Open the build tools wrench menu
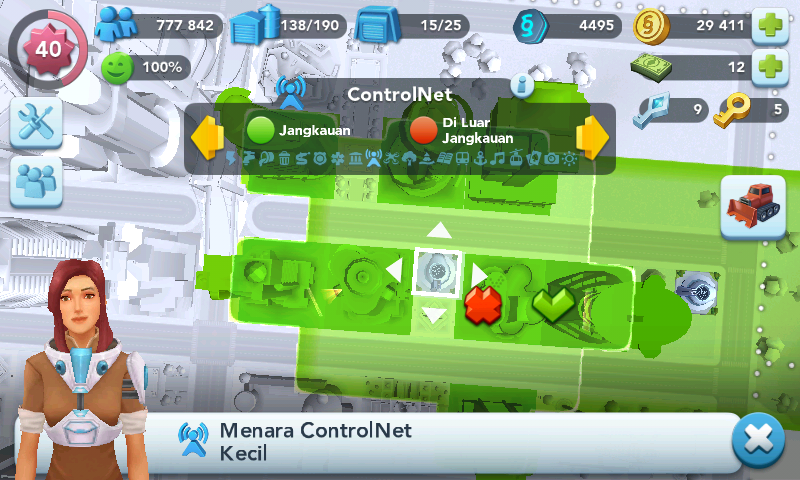800x480 pixels. pyautogui.click(x=37, y=122)
